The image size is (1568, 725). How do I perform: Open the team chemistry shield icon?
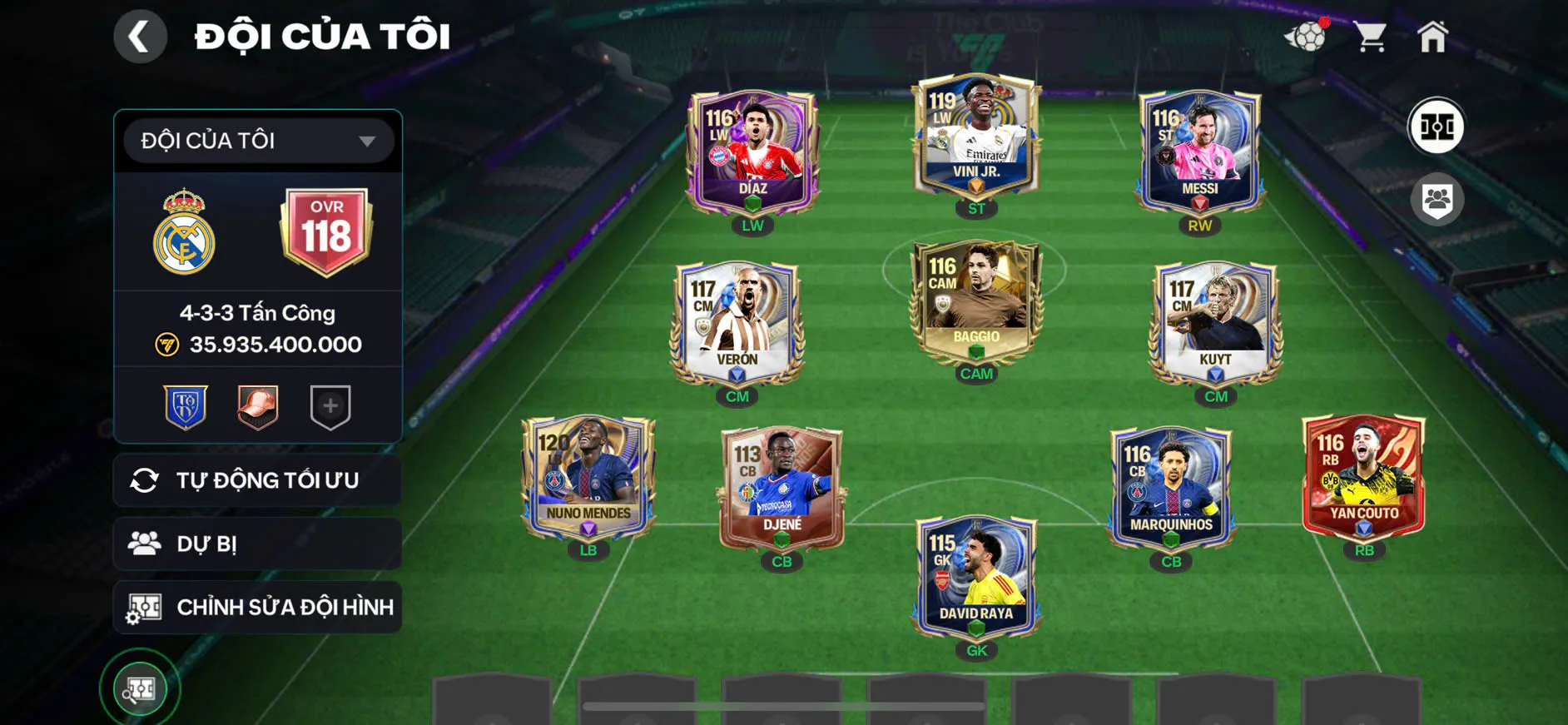(x=1437, y=201)
